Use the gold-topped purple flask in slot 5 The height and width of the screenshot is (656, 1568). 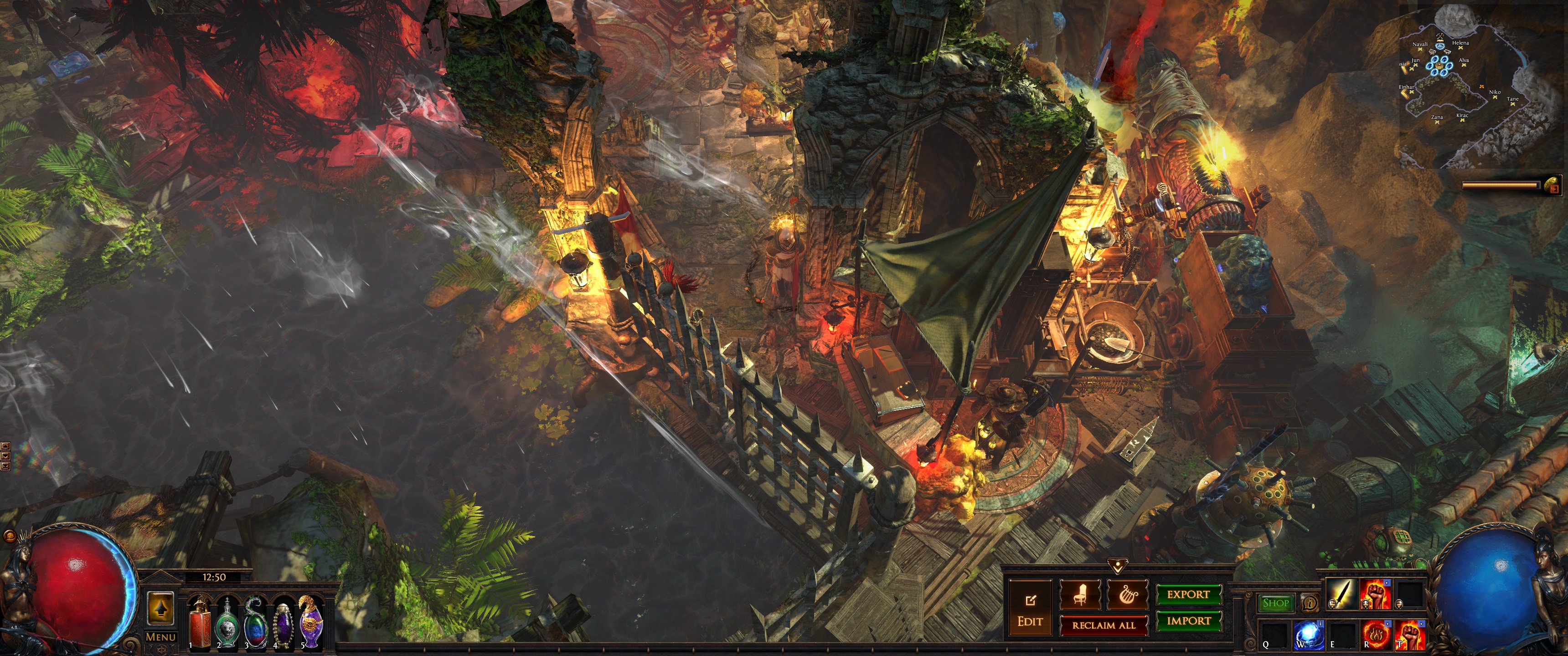(x=311, y=622)
